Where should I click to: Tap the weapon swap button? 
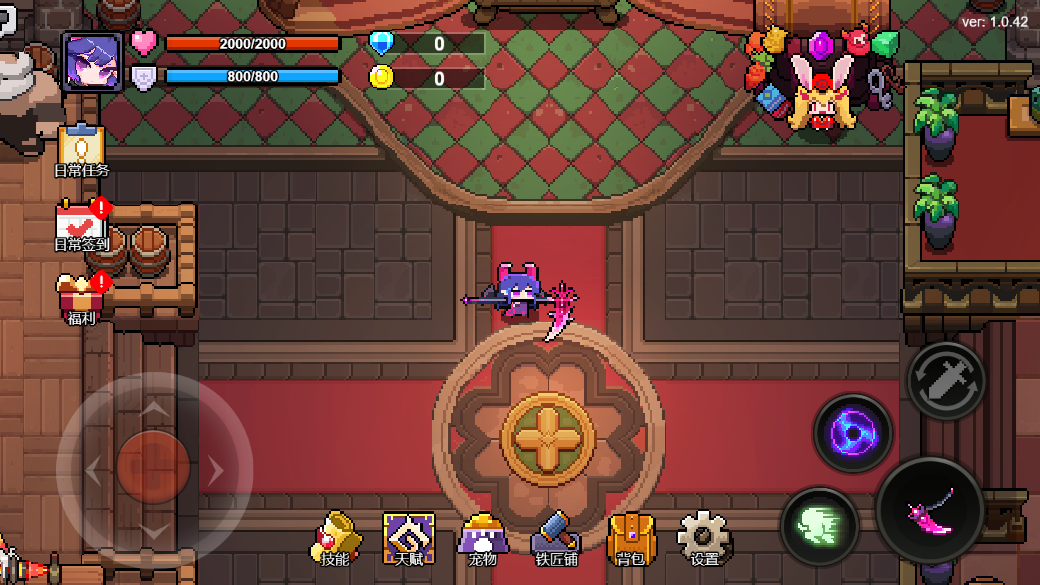(x=946, y=381)
